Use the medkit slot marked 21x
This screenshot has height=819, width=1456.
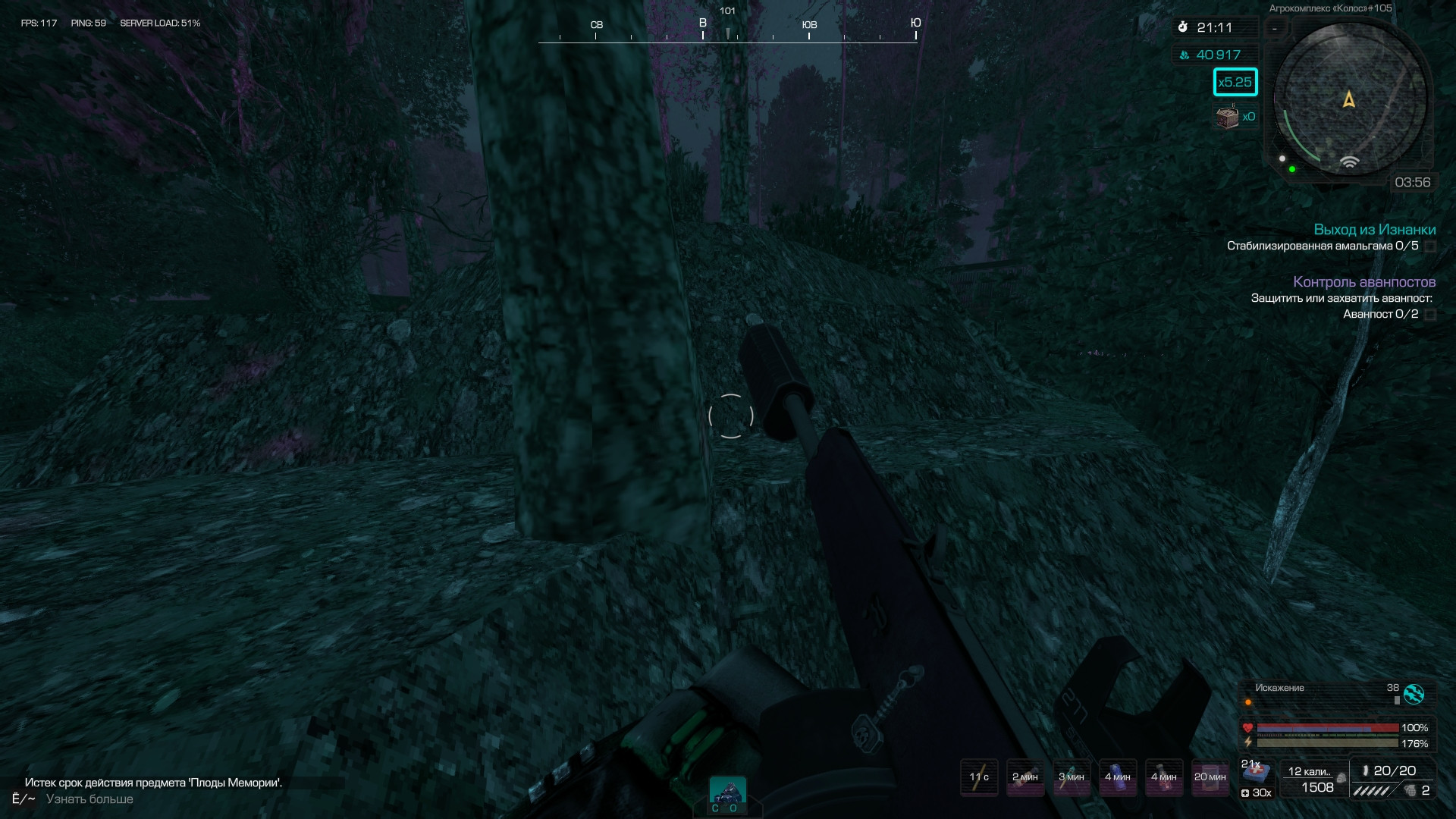coord(1256,773)
